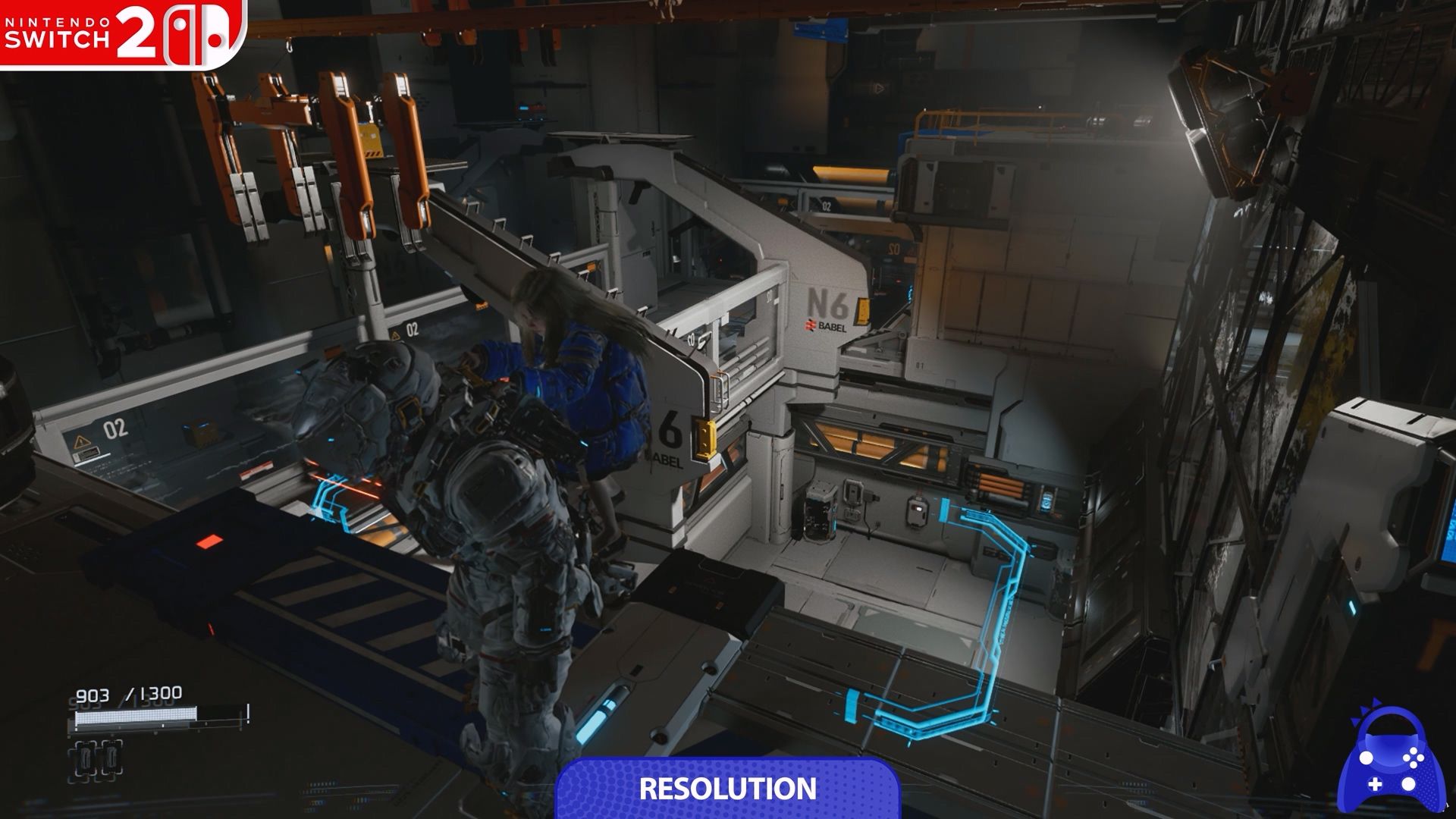Click the RESOLUTION banner label
Screen dimensions: 1456x819
coord(727,789)
